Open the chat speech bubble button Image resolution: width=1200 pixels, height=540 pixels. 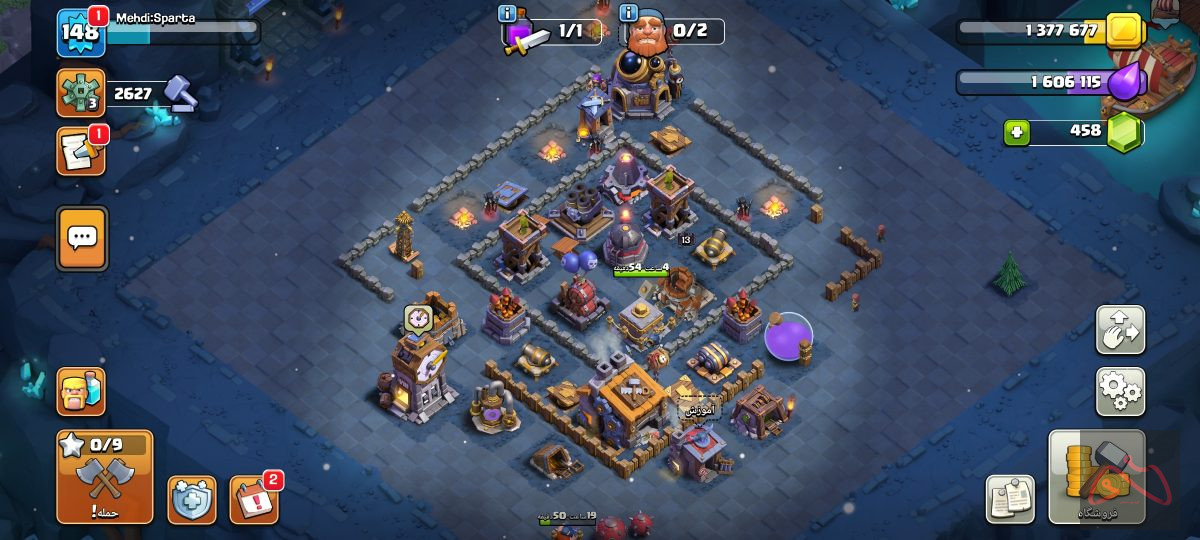[x=82, y=238]
